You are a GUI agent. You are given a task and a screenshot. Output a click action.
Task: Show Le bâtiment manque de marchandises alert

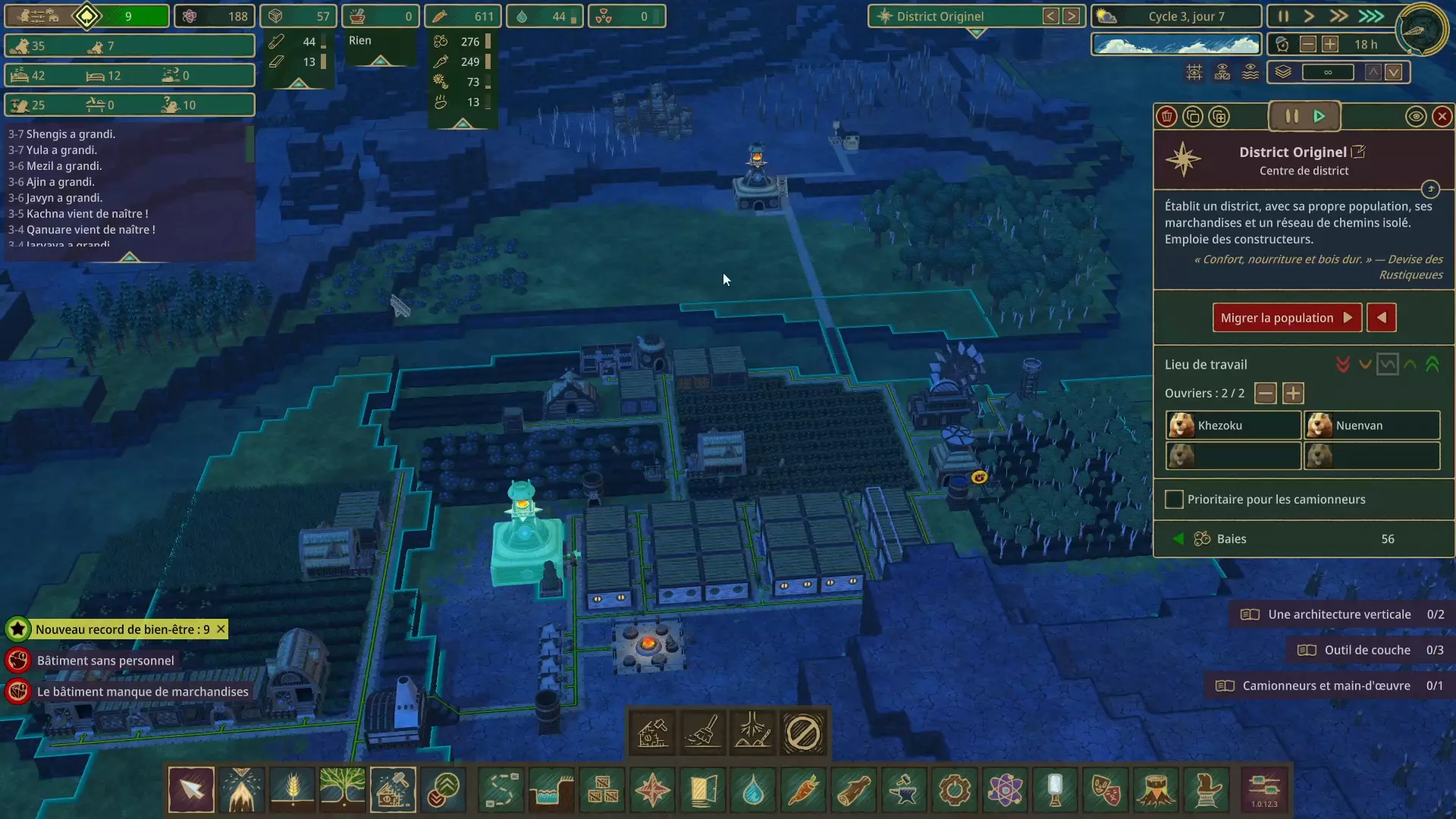[143, 692]
